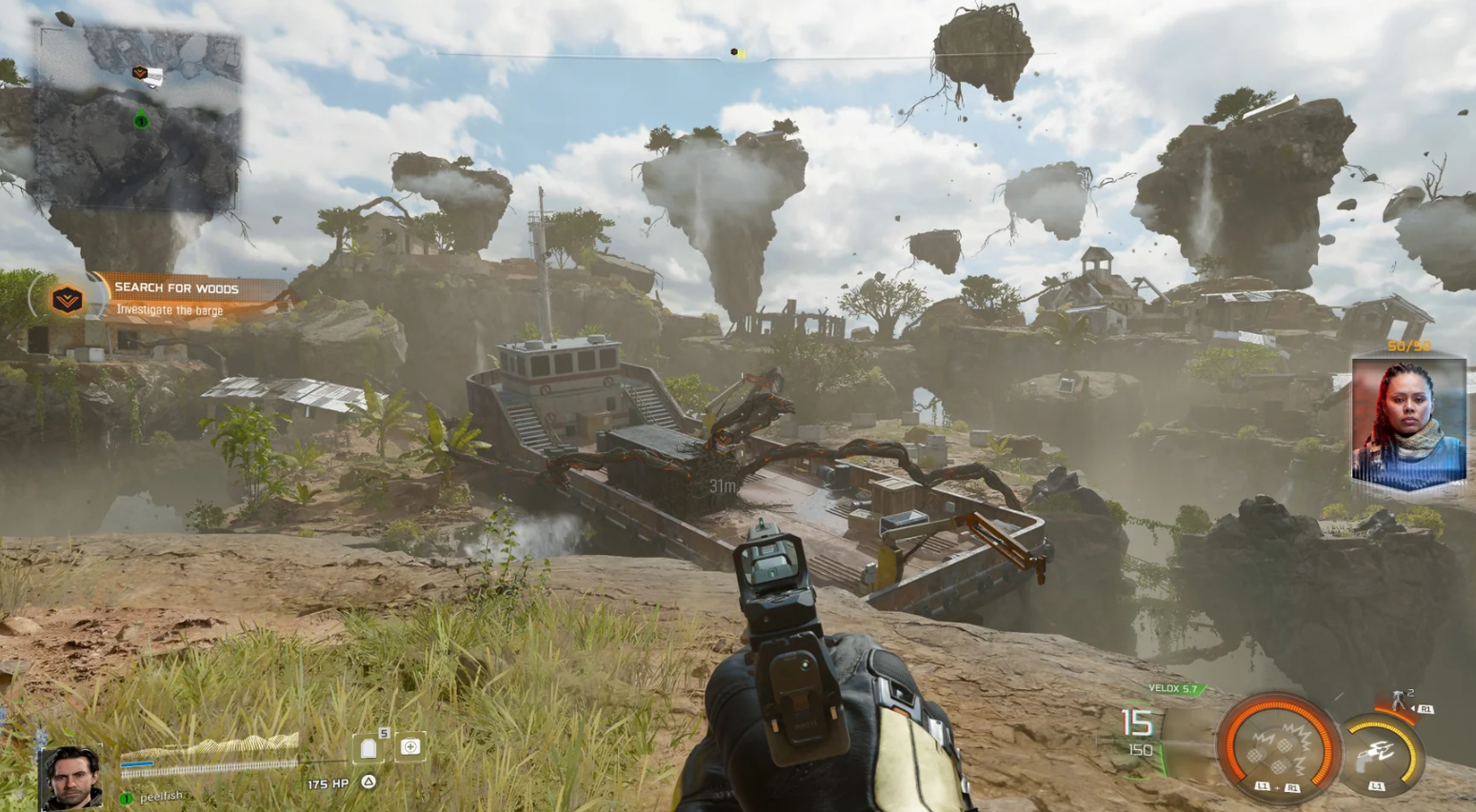
Task: Click the green player marker on the minimap
Action: pyautogui.click(x=141, y=119)
